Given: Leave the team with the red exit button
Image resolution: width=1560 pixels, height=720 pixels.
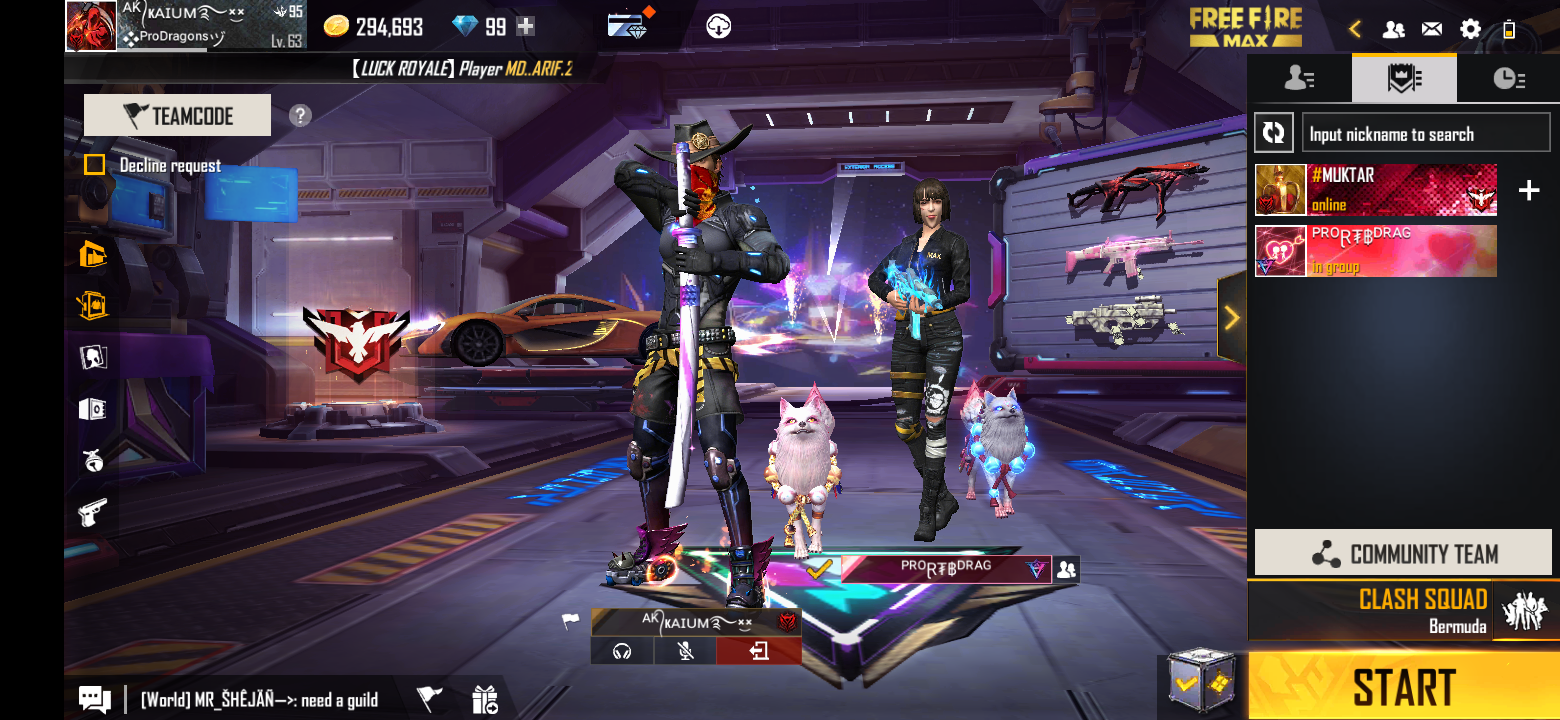Looking at the screenshot, I should (758, 652).
